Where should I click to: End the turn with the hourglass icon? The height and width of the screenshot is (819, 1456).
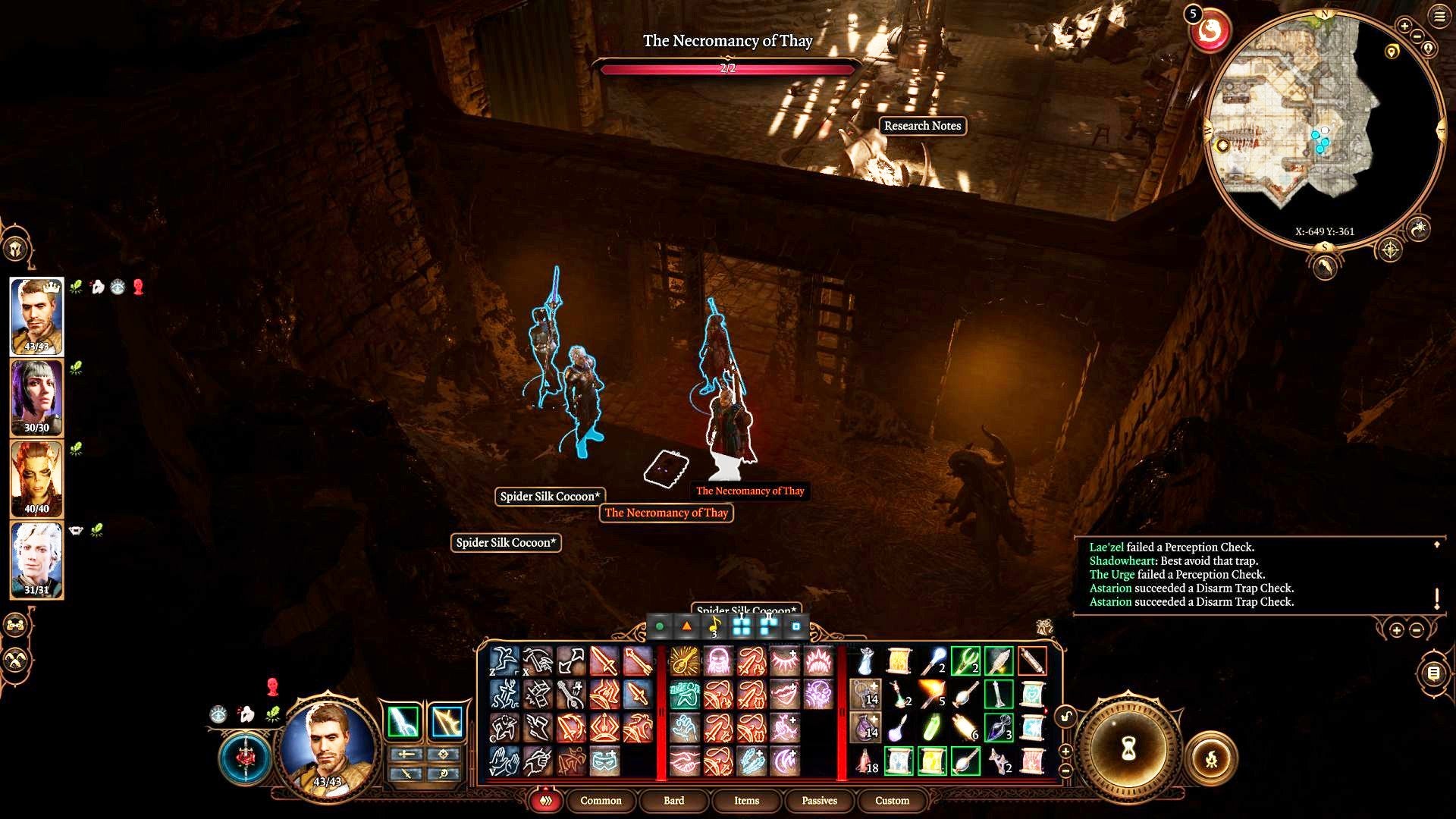(1128, 750)
